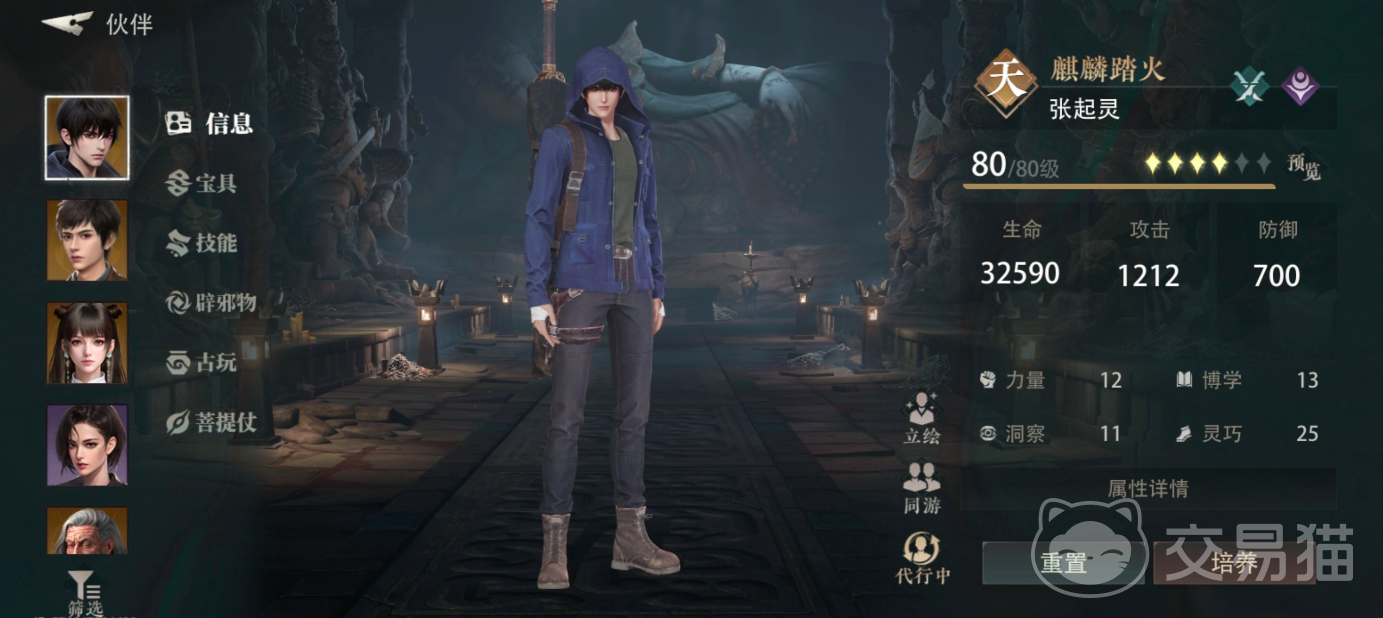Open the 菩提仗 tab

pos(212,423)
